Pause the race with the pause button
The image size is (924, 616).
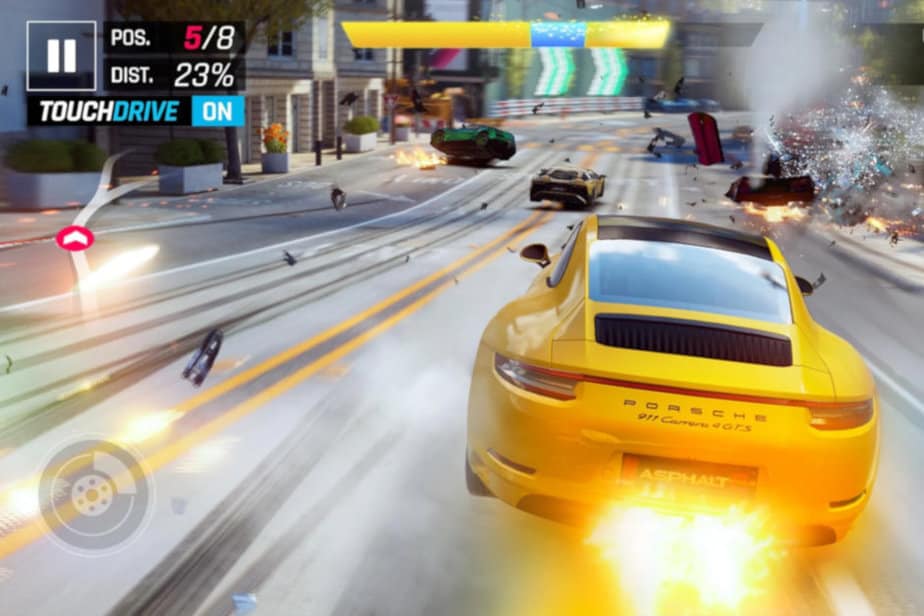tap(61, 56)
